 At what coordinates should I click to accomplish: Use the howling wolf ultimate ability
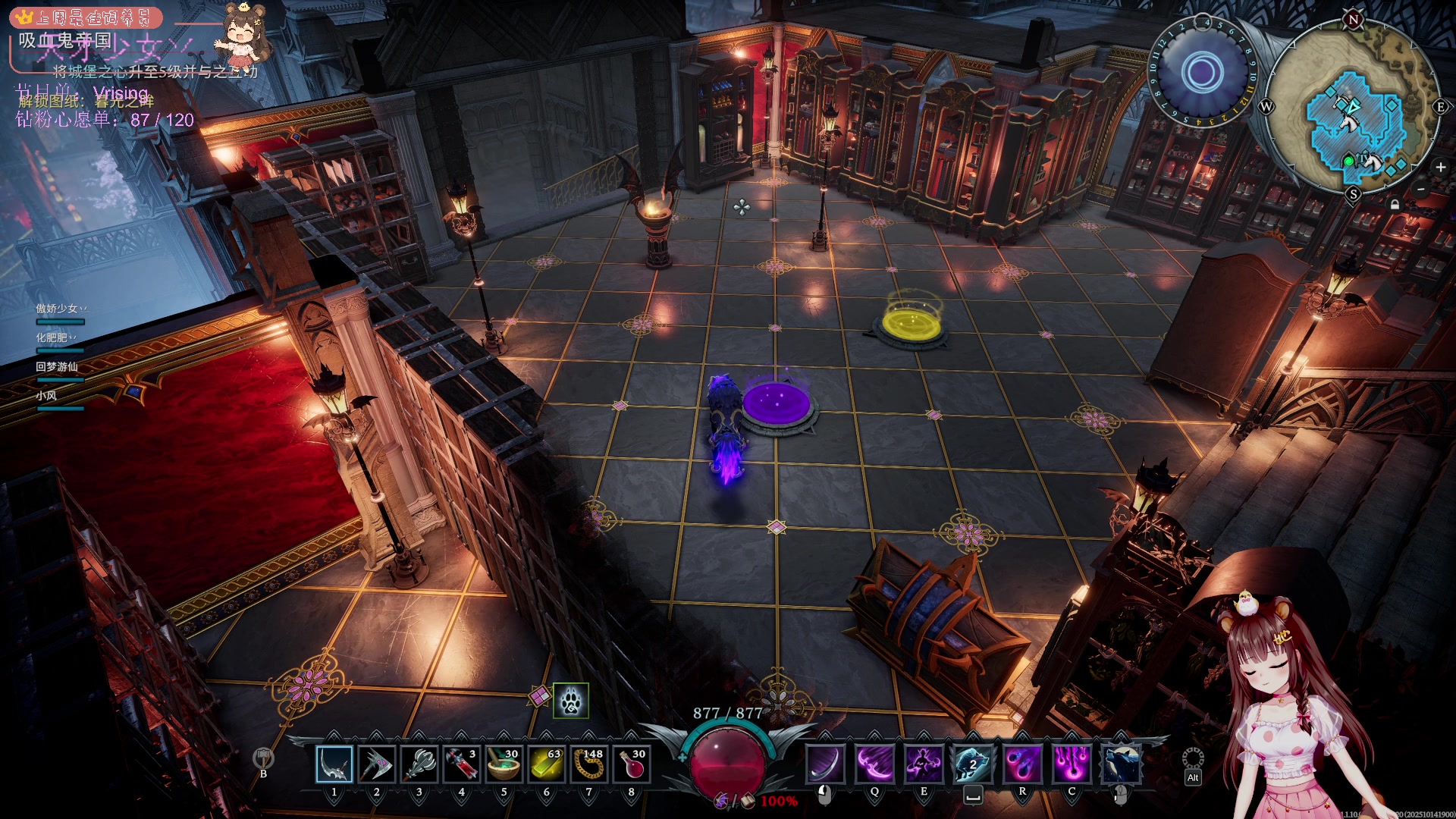(1121, 763)
